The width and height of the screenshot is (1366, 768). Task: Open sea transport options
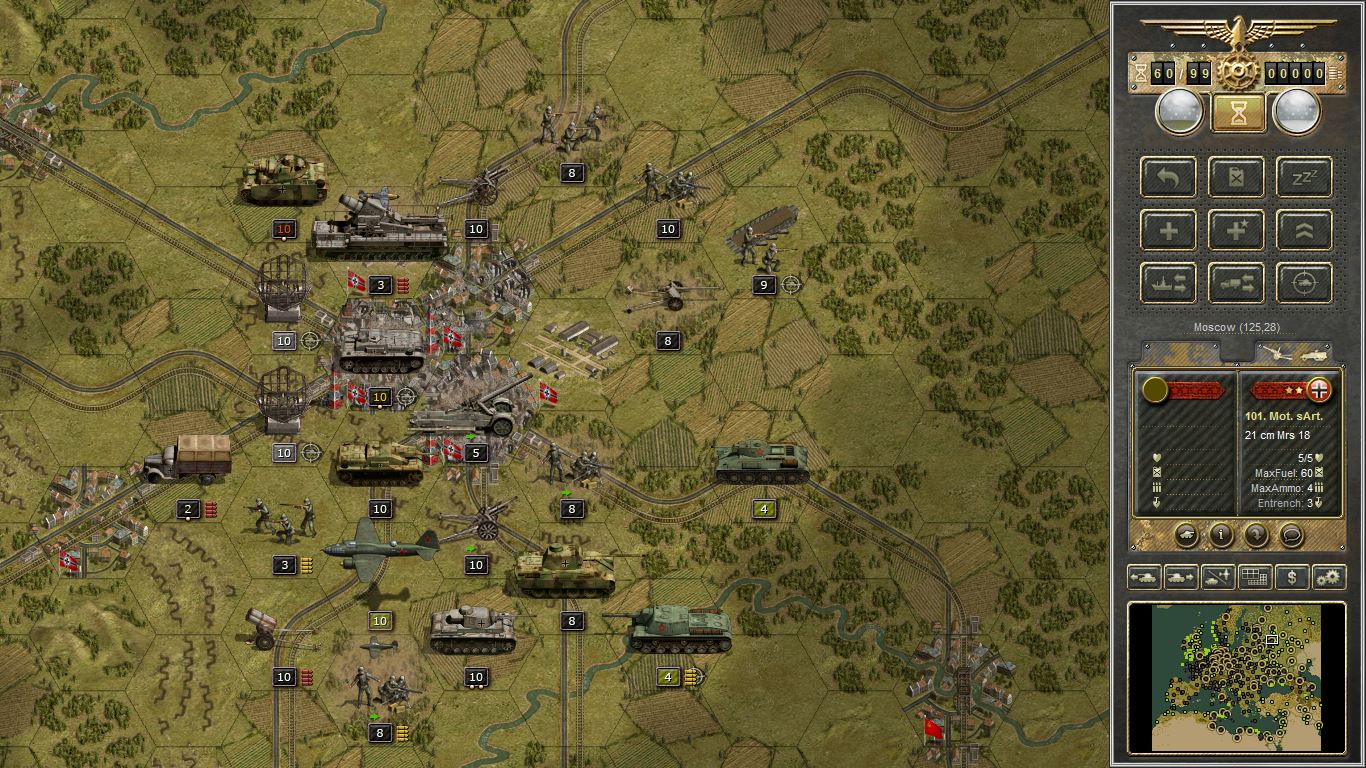point(1168,283)
